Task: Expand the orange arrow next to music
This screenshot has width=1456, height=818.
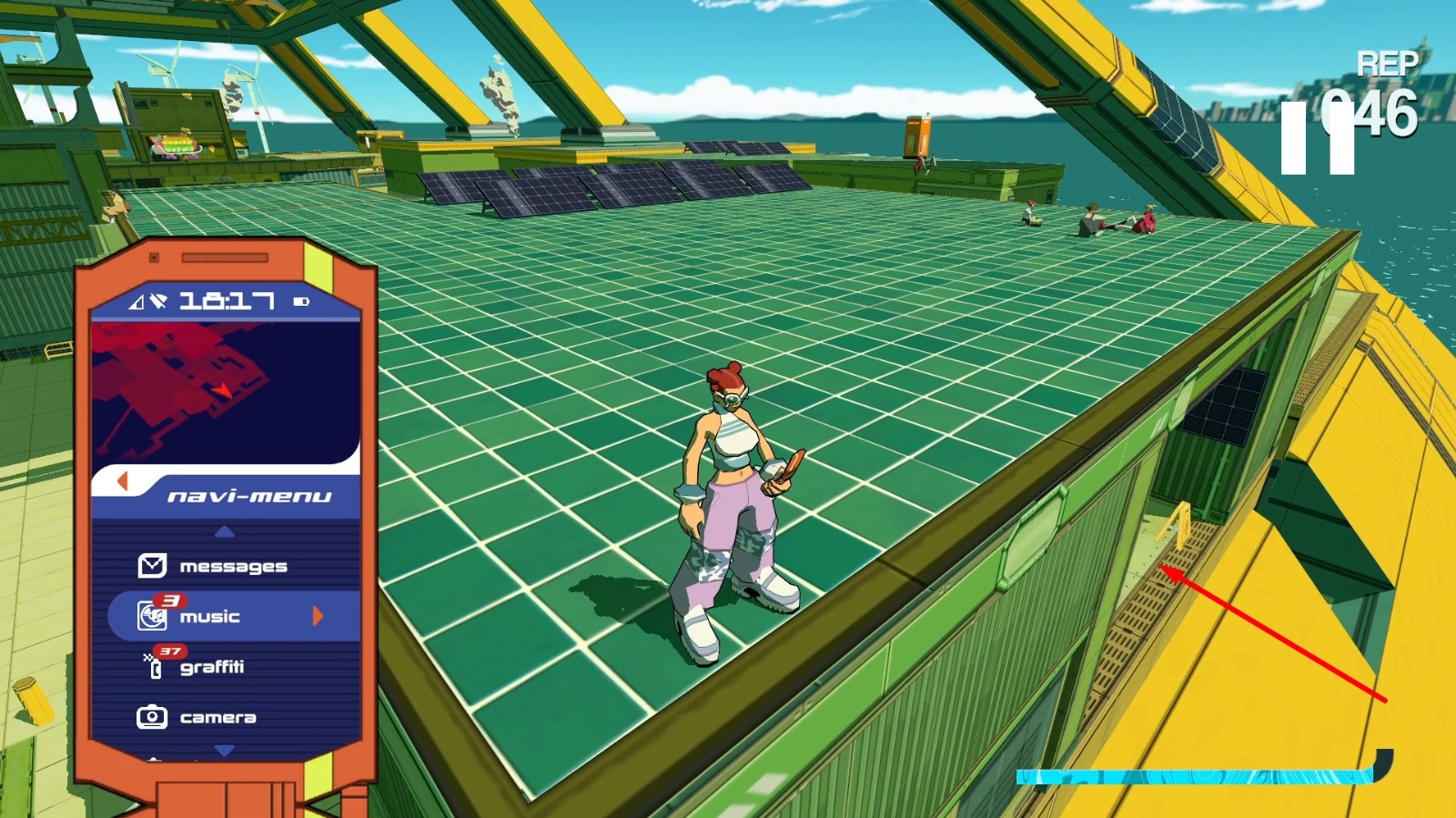Action: [317, 616]
